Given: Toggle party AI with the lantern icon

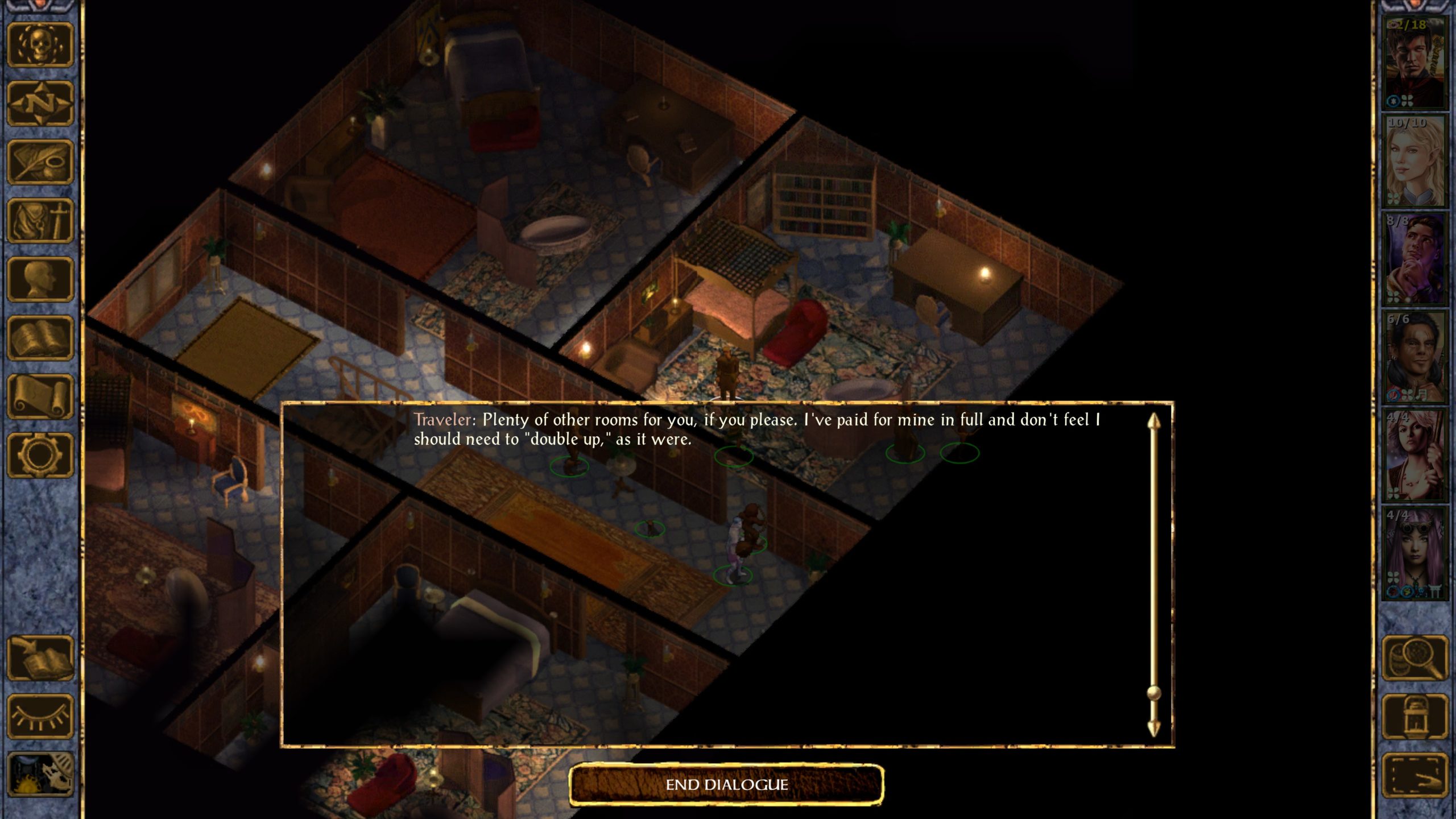Looking at the screenshot, I should tap(1414, 717).
